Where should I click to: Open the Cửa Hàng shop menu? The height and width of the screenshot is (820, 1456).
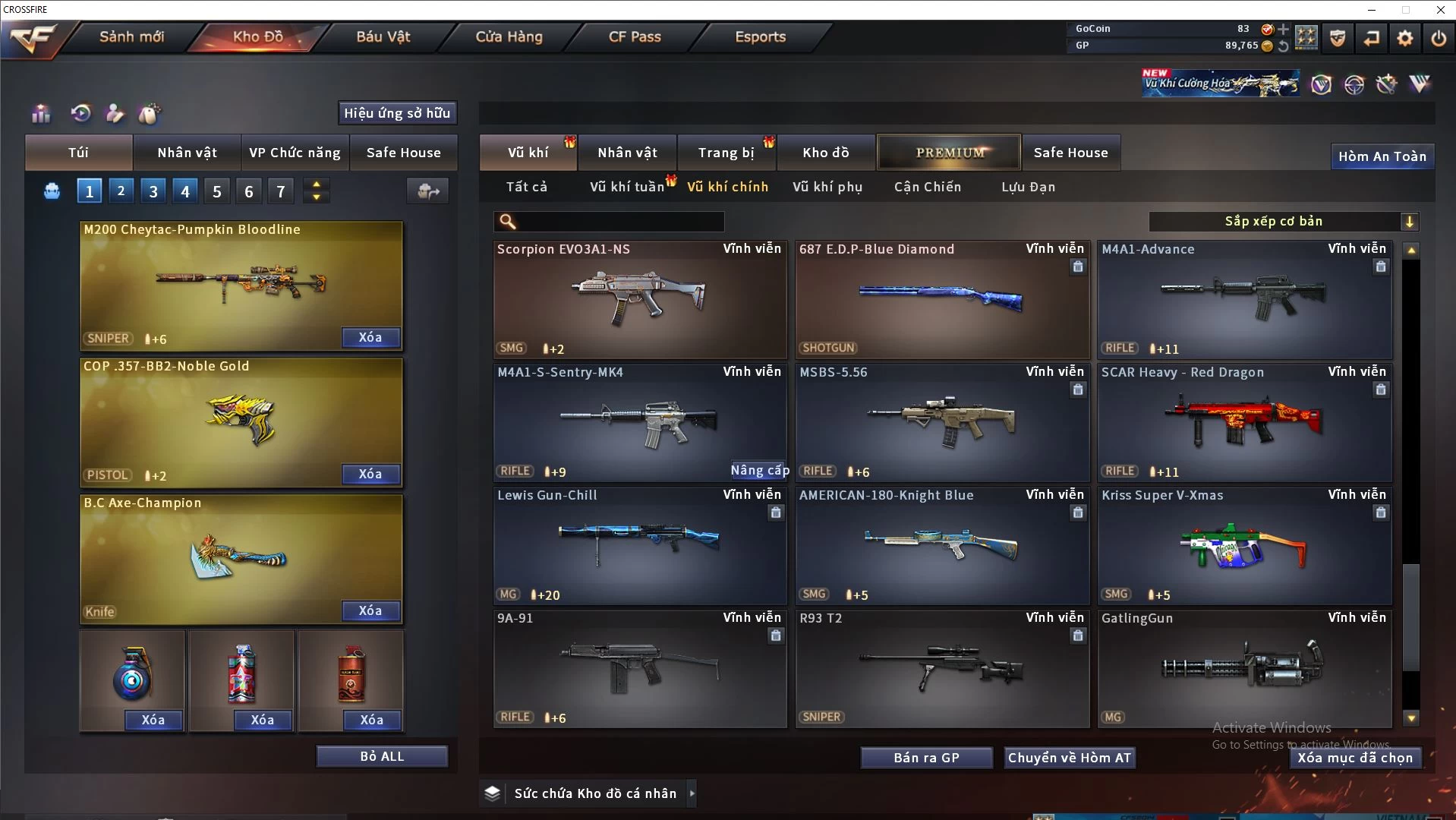click(x=509, y=36)
